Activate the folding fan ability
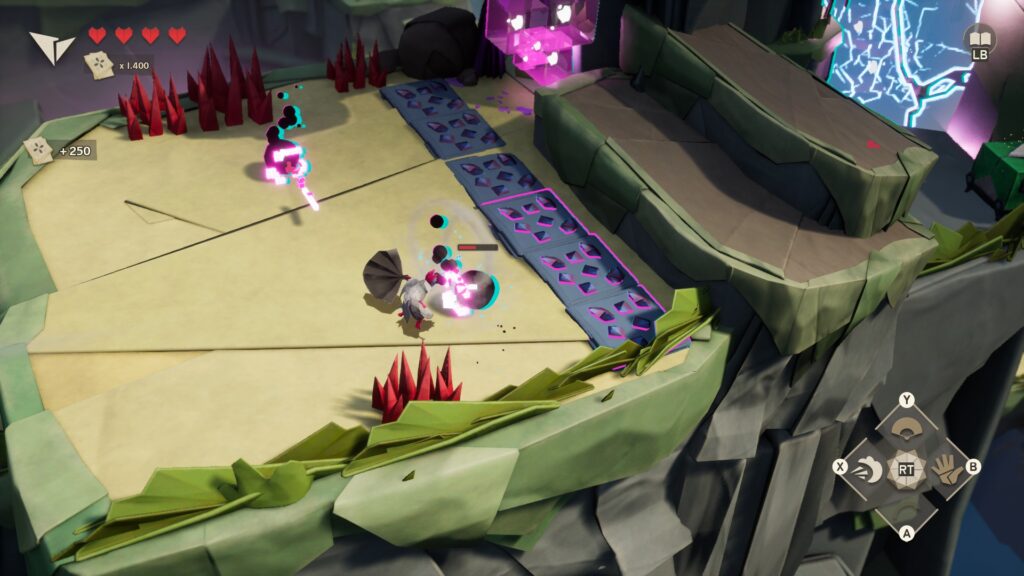This screenshot has height=576, width=1024. (x=906, y=428)
